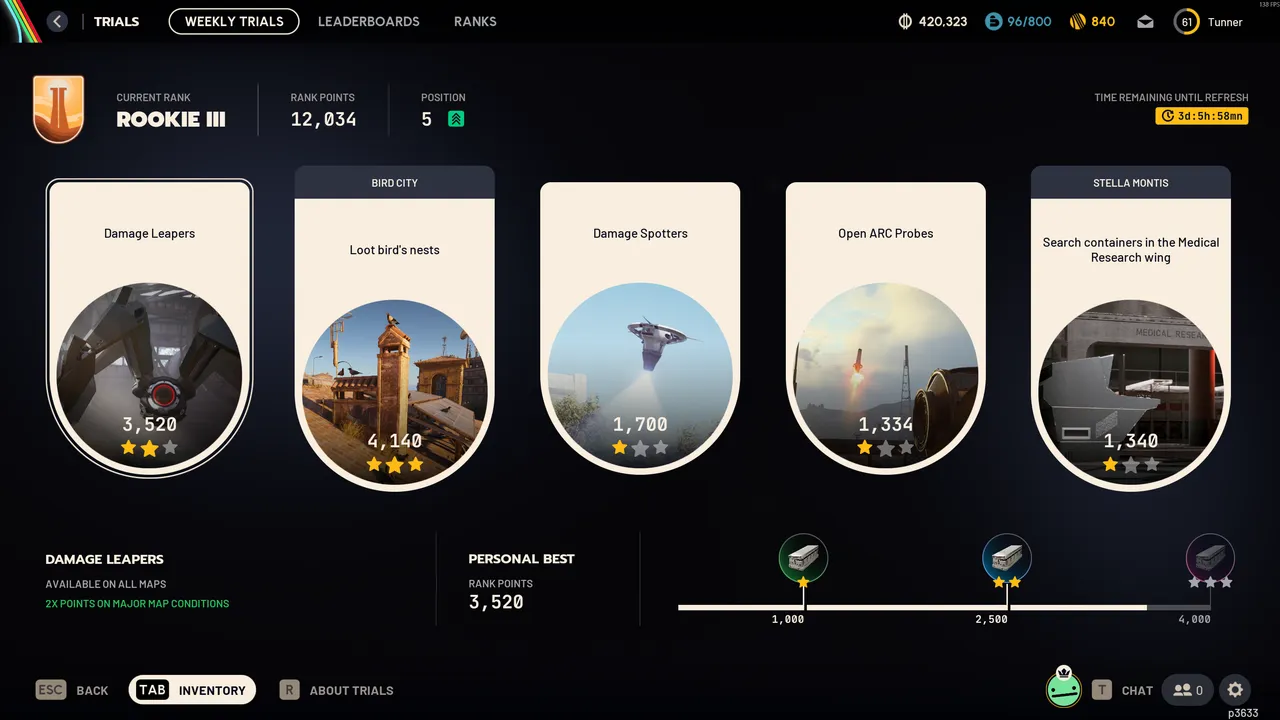The width and height of the screenshot is (1280, 720).
Task: Click the cash currency icon showing 420,323
Action: point(905,20)
